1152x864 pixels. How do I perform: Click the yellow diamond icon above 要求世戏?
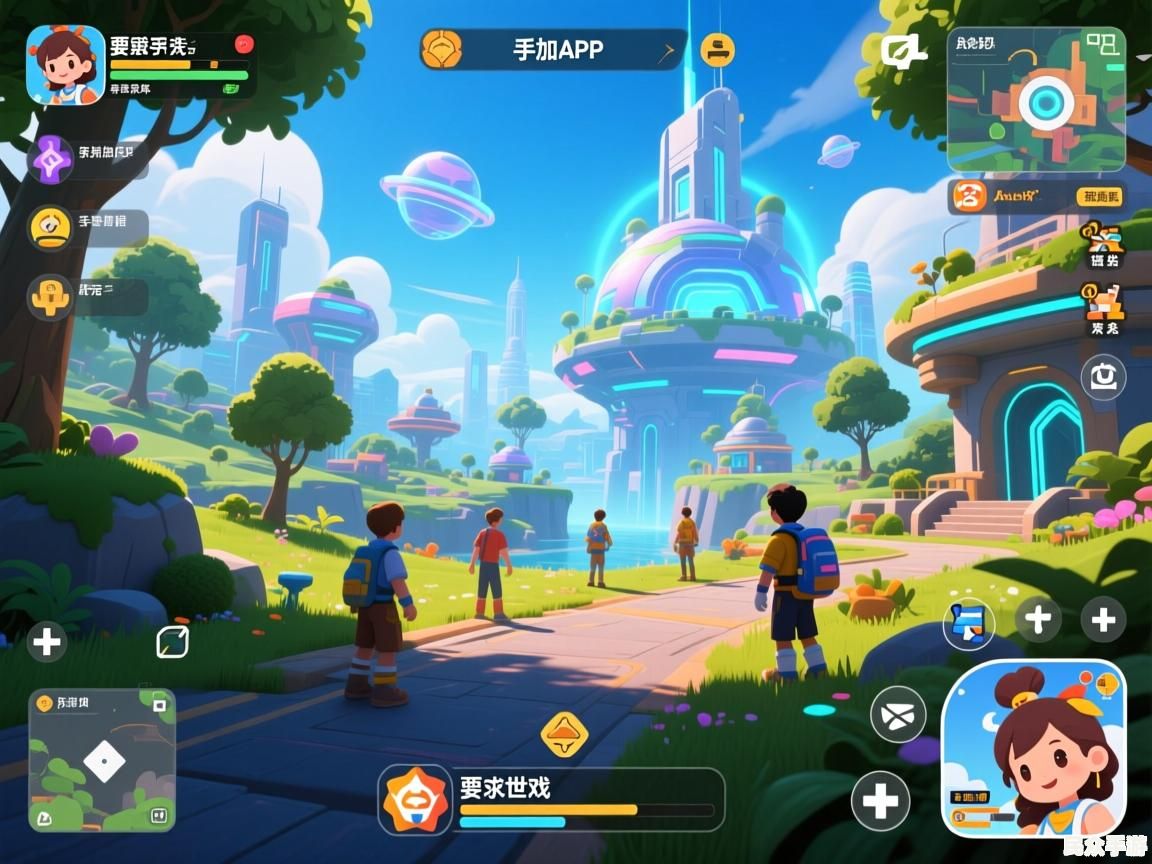point(564,735)
